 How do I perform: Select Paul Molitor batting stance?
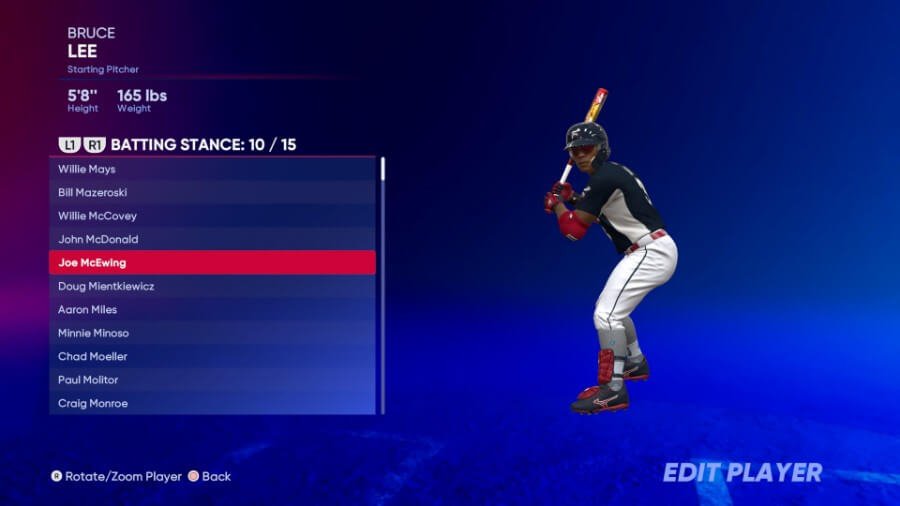pyautogui.click(x=212, y=380)
